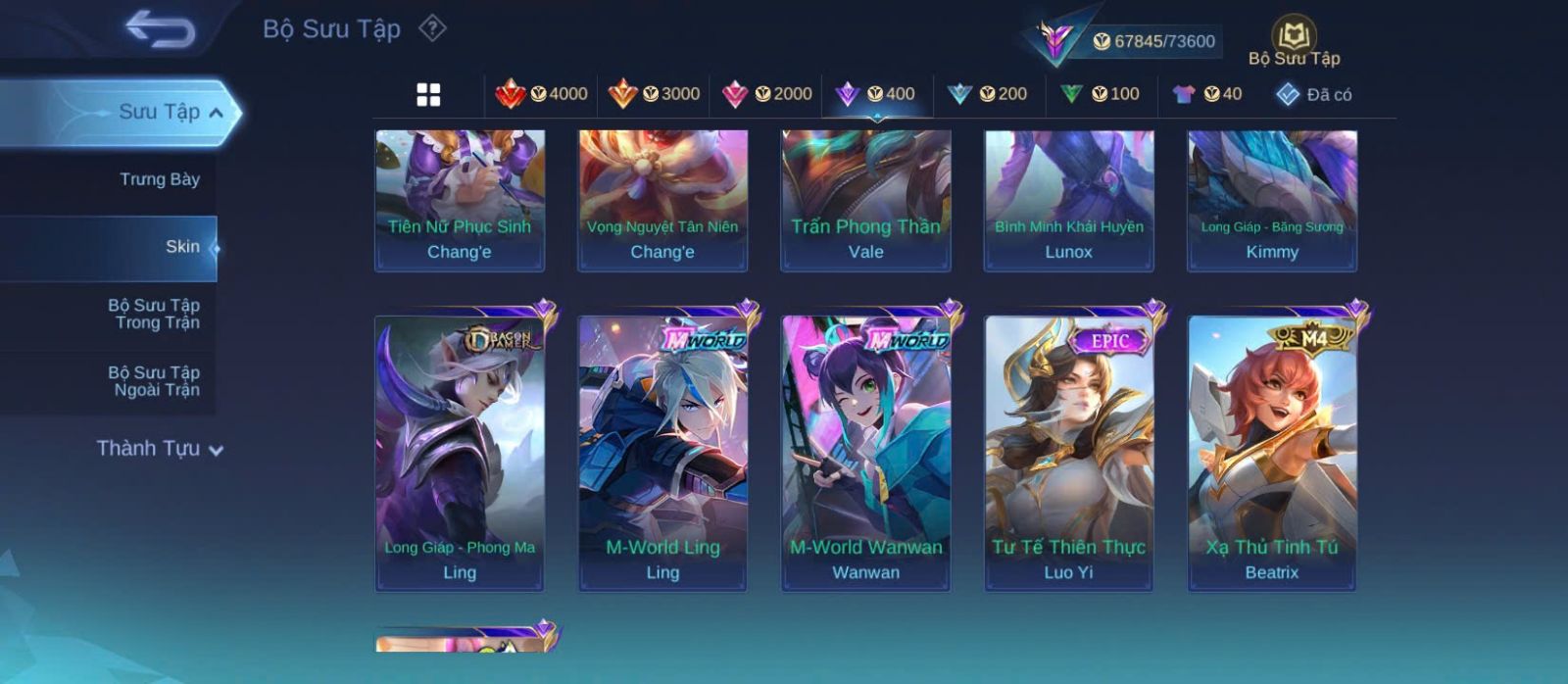The image size is (1568, 684).
Task: Open the Trưng Bày sidebar entry
Action: click(159, 179)
